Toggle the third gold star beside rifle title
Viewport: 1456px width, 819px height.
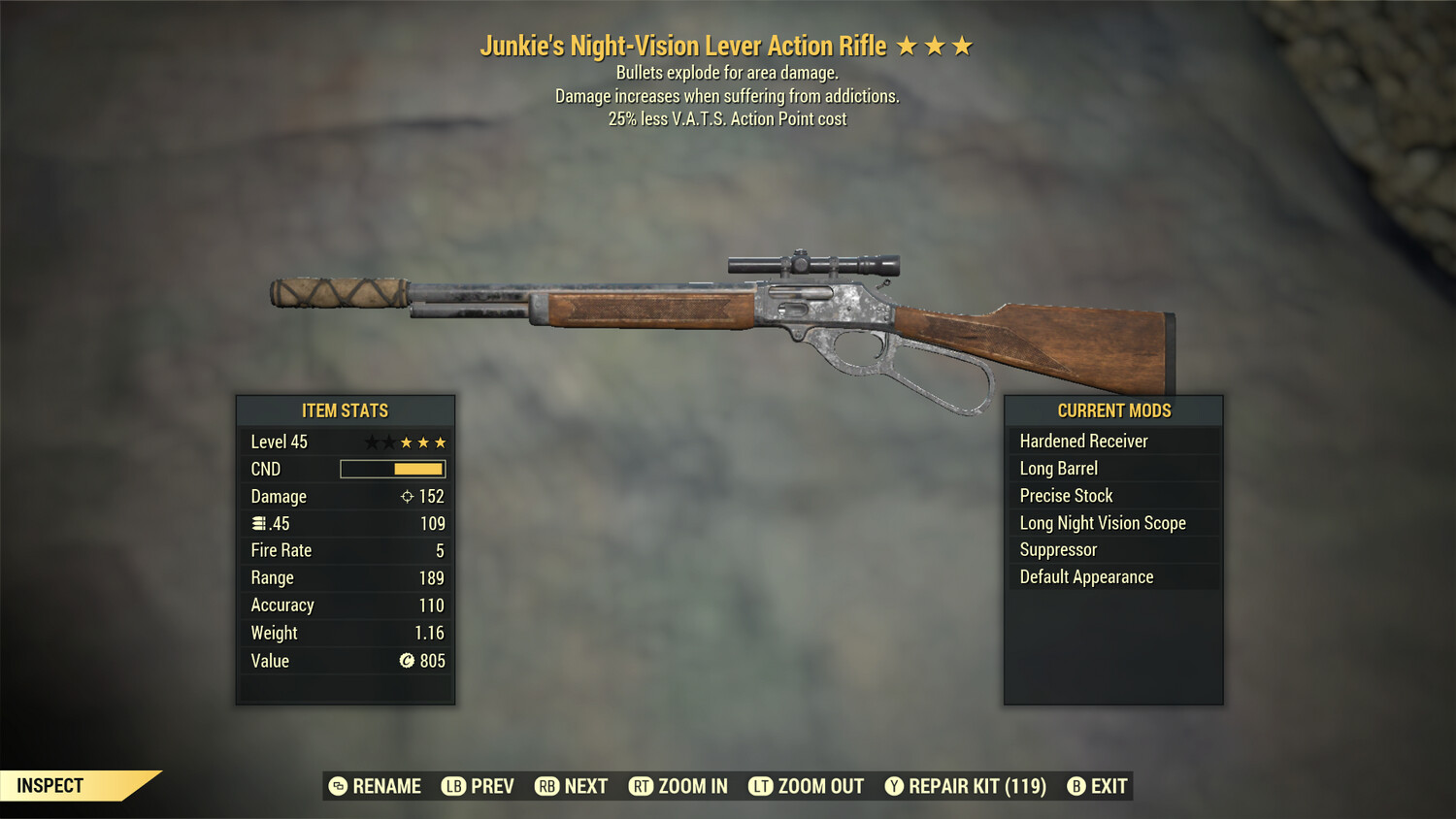tap(960, 45)
